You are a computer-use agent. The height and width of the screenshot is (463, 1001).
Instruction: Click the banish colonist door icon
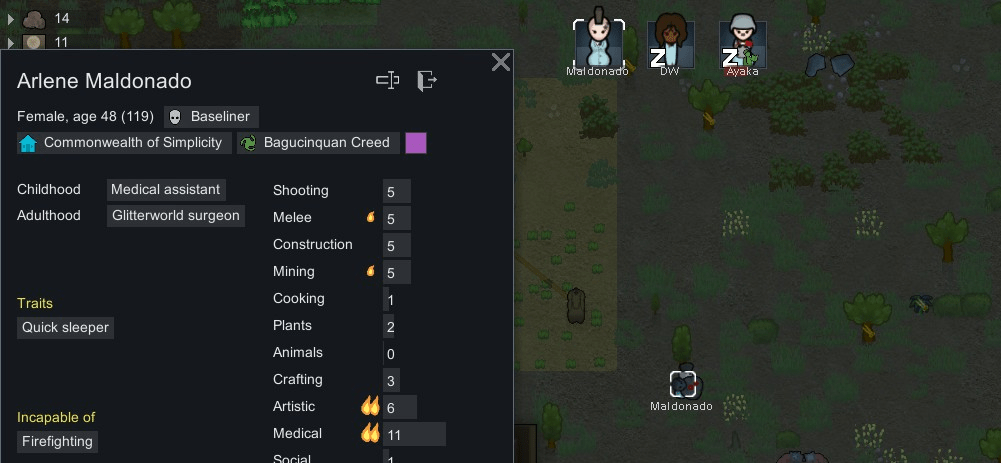427,81
